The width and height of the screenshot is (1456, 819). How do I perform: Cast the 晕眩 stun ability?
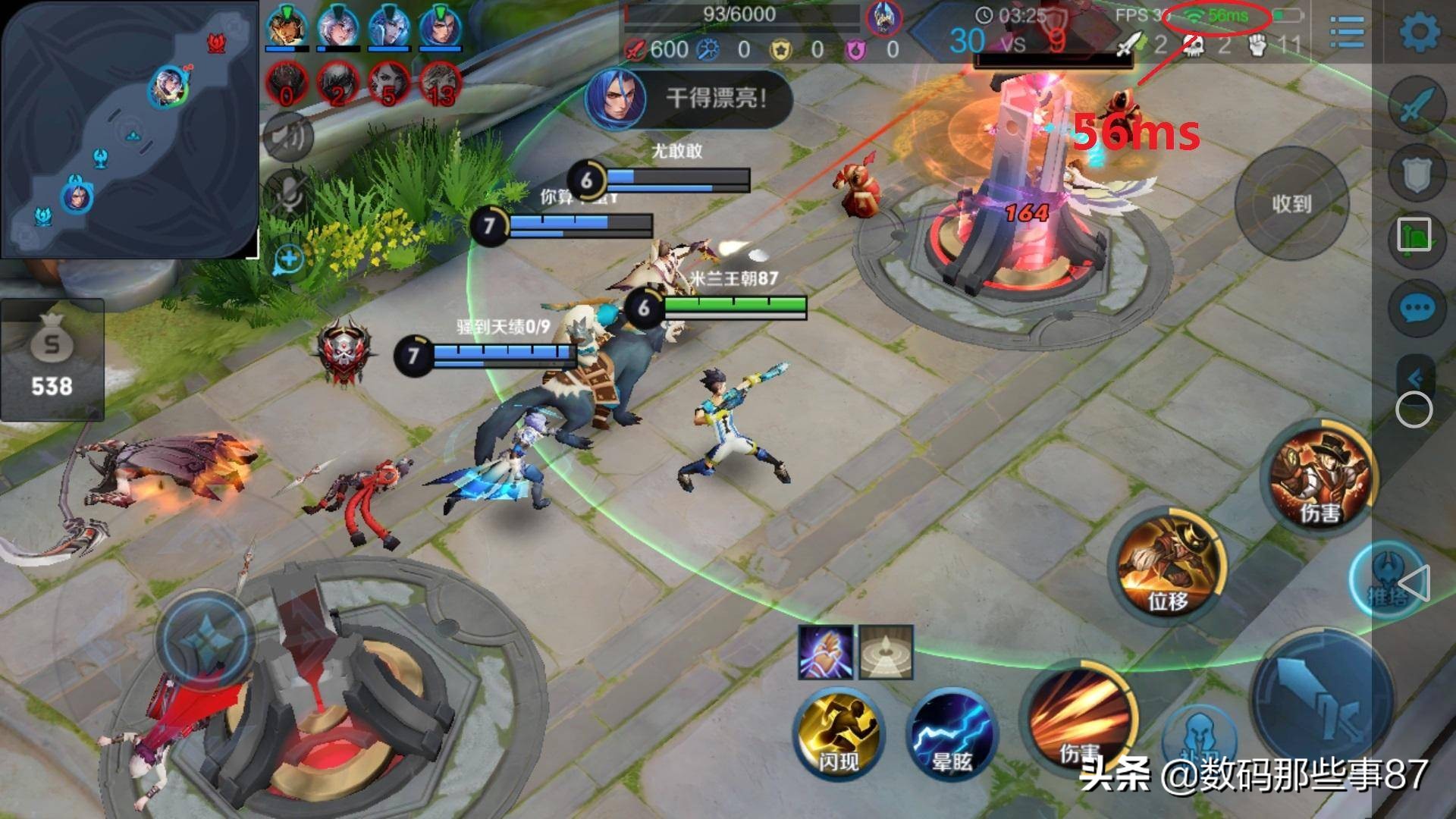pyautogui.click(x=951, y=733)
